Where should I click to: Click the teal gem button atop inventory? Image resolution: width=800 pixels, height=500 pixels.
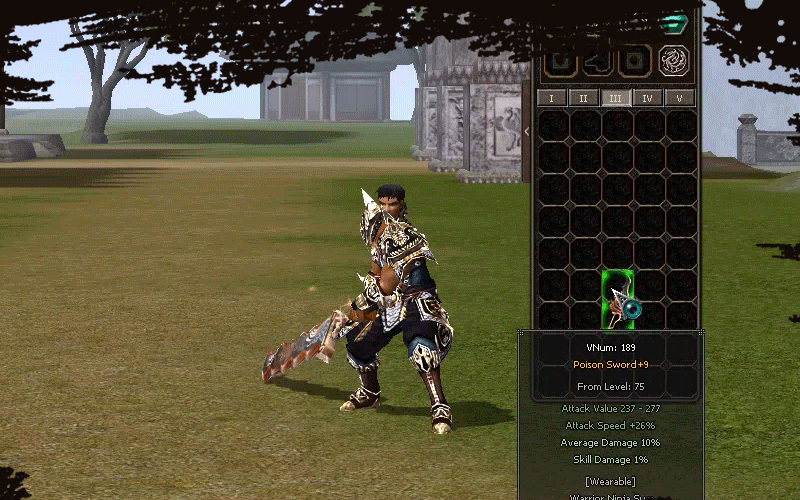pyautogui.click(x=675, y=22)
